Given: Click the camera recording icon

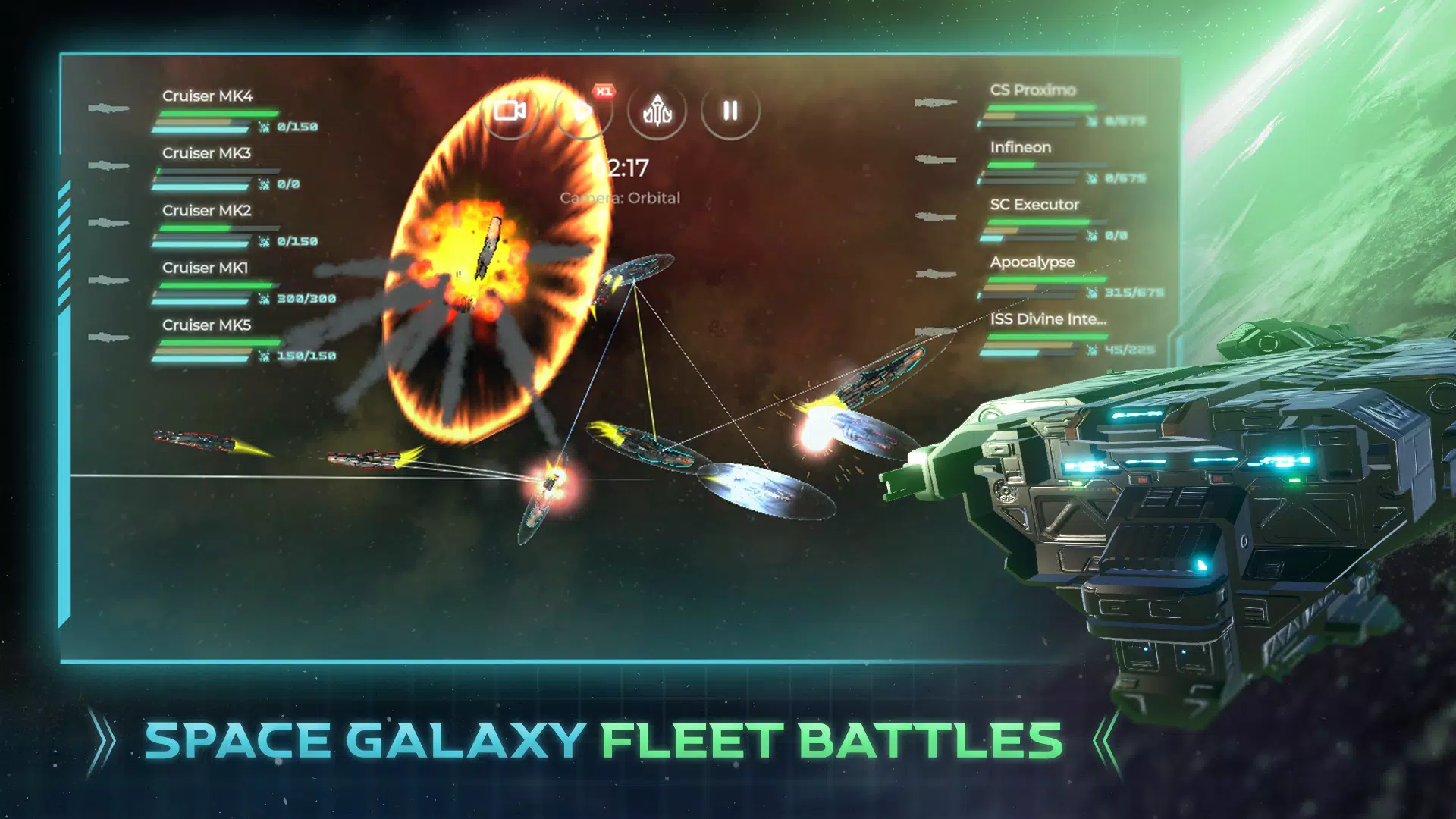Looking at the screenshot, I should click(x=510, y=111).
